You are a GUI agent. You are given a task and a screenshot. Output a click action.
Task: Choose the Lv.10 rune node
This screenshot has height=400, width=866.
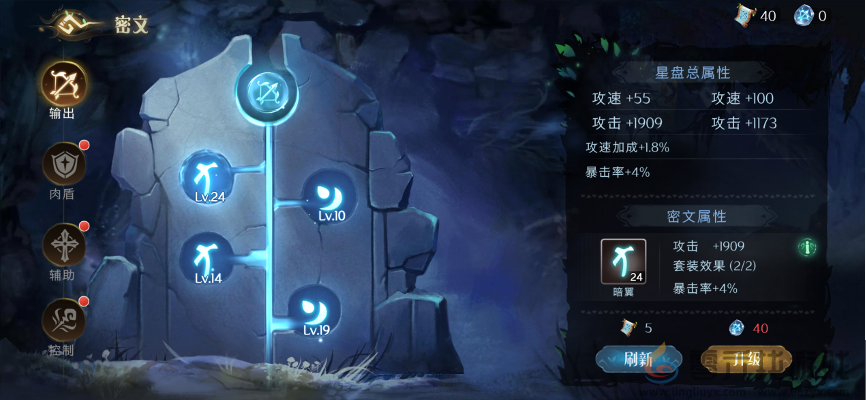(330, 194)
